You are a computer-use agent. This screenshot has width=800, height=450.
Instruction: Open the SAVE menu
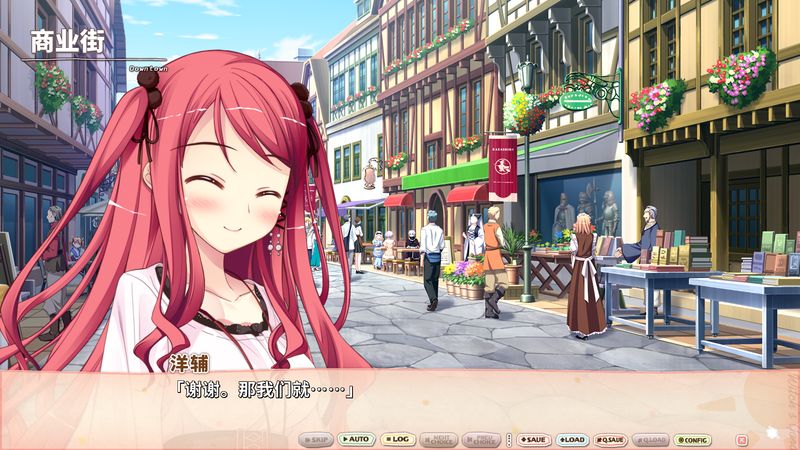533,440
